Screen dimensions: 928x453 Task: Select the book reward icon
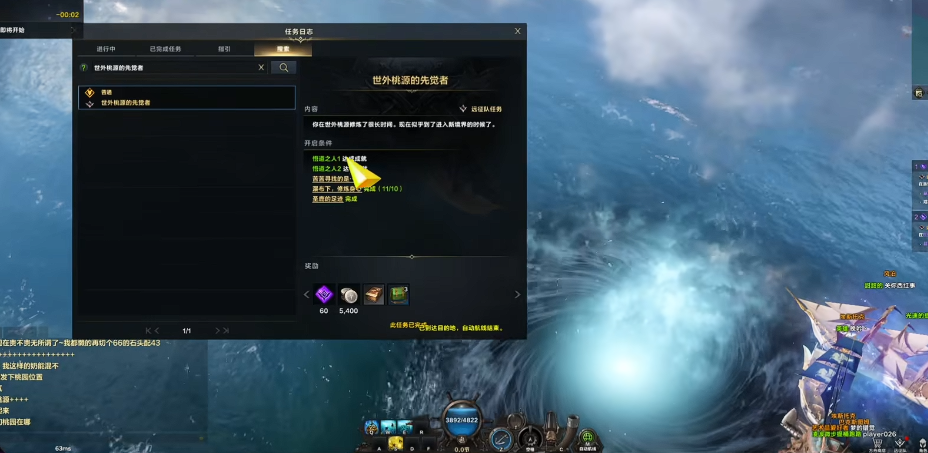coord(374,294)
